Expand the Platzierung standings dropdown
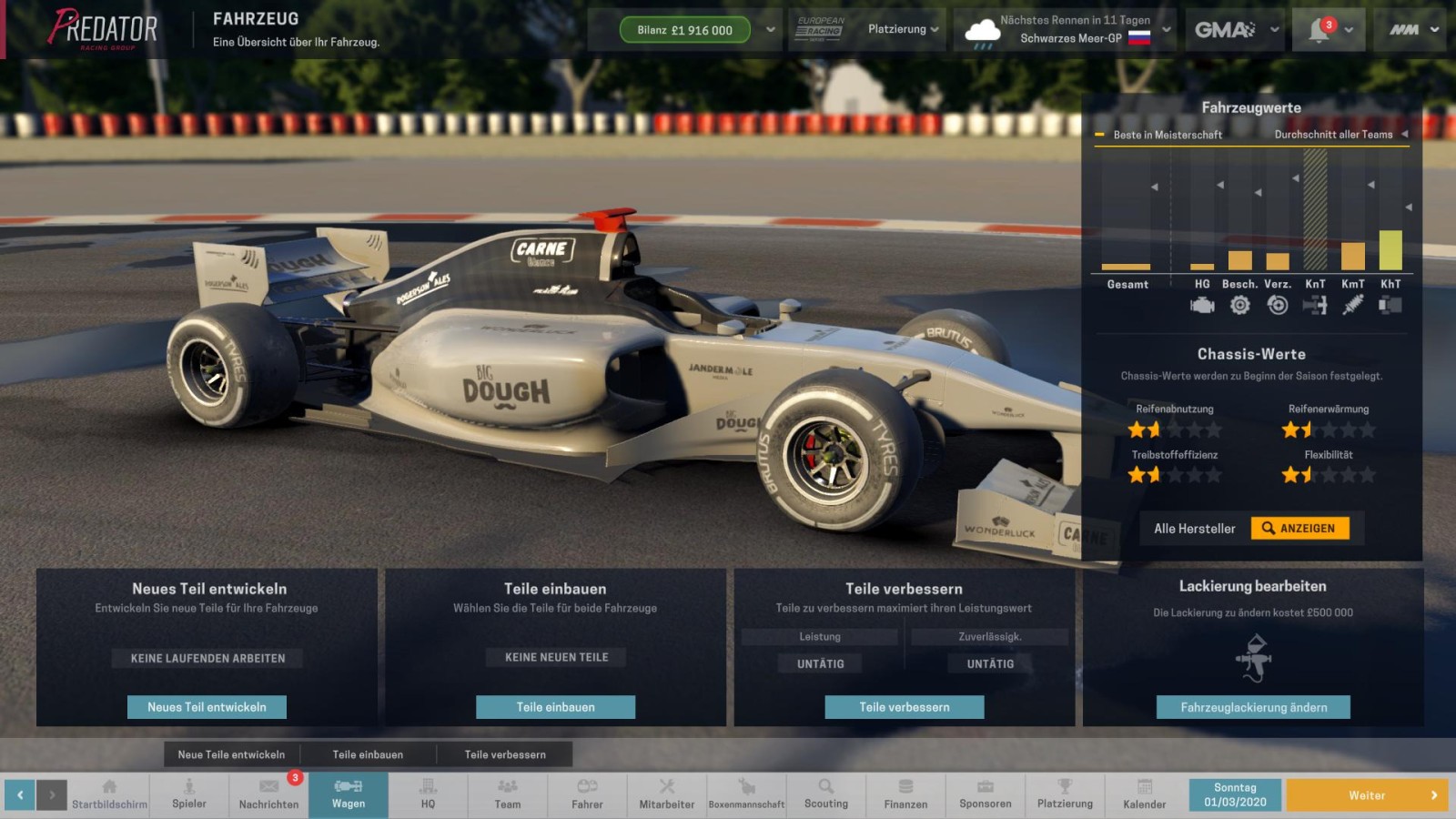The width and height of the screenshot is (1456, 819). click(903, 29)
